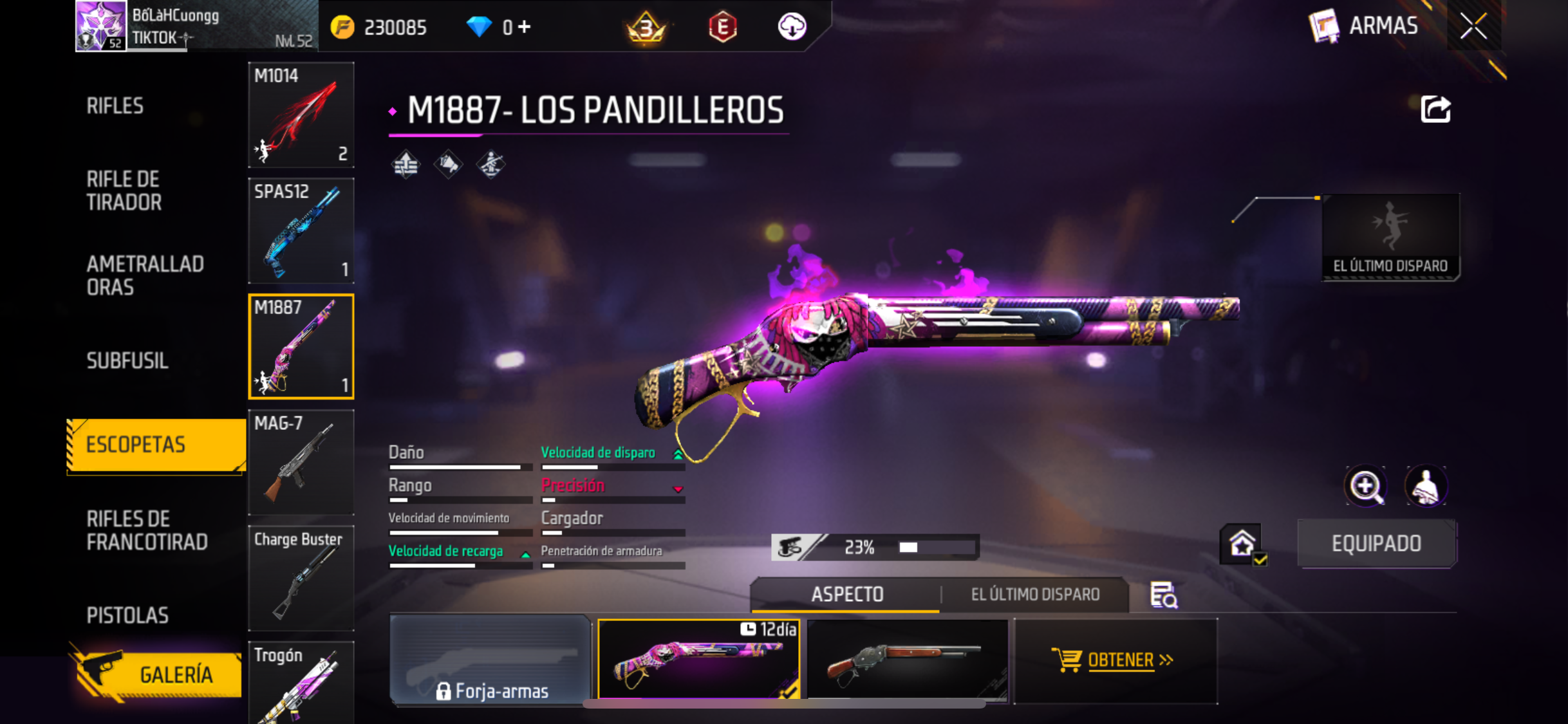Open the Pistolas category
1568x724 pixels.
point(127,615)
